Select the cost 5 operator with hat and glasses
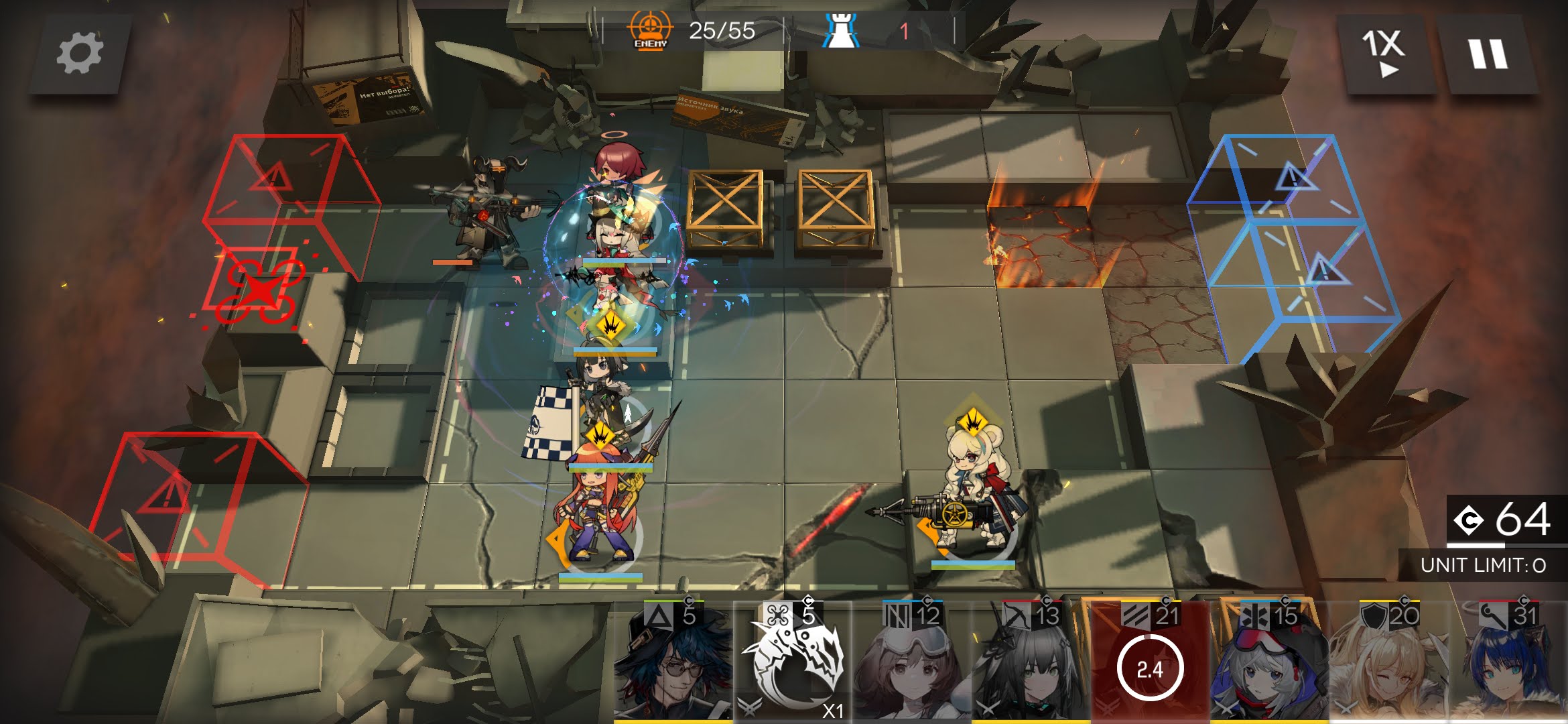Screen dimensions: 1568x724 pos(672,662)
